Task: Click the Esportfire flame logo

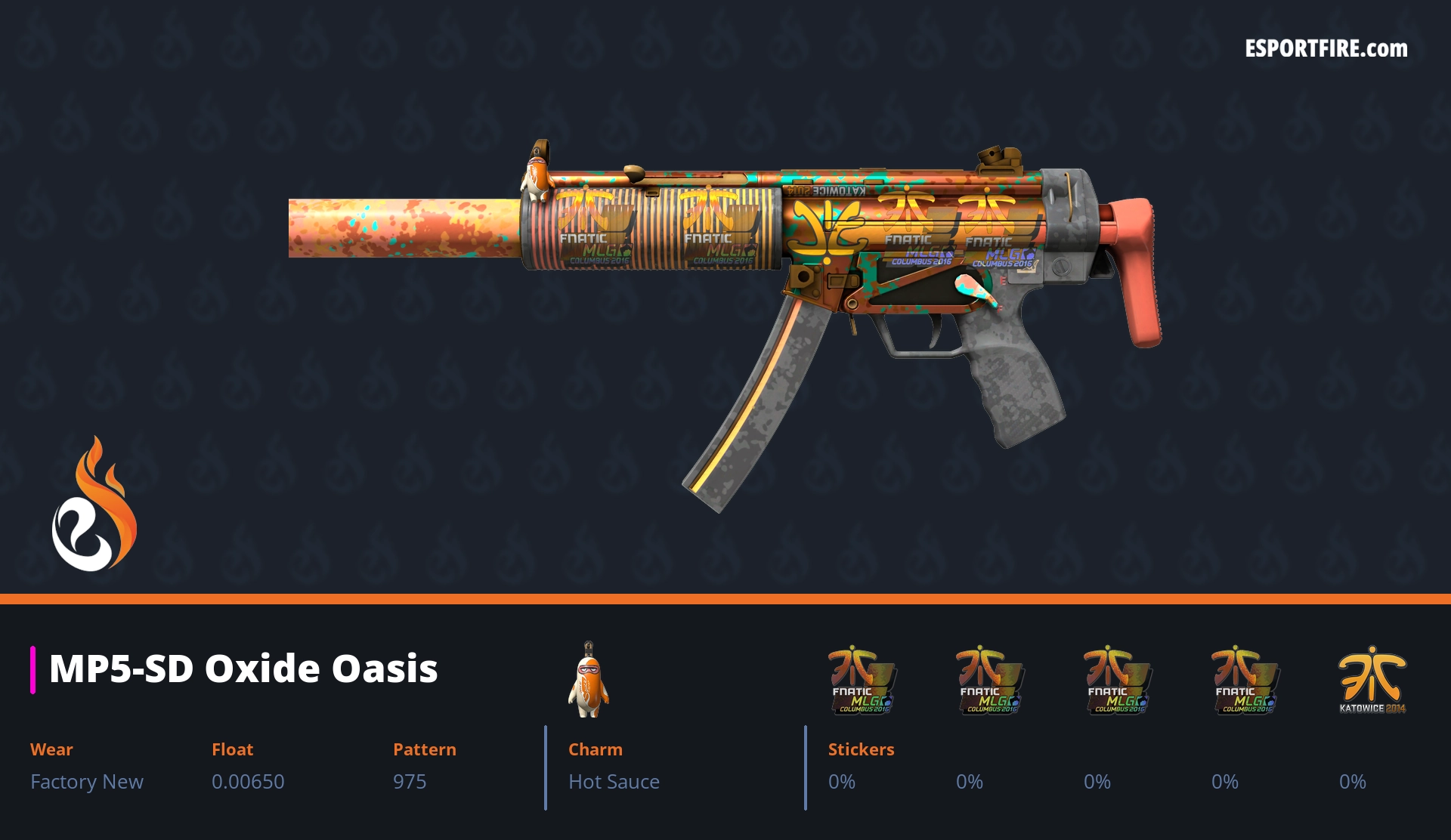Action: pos(94,505)
